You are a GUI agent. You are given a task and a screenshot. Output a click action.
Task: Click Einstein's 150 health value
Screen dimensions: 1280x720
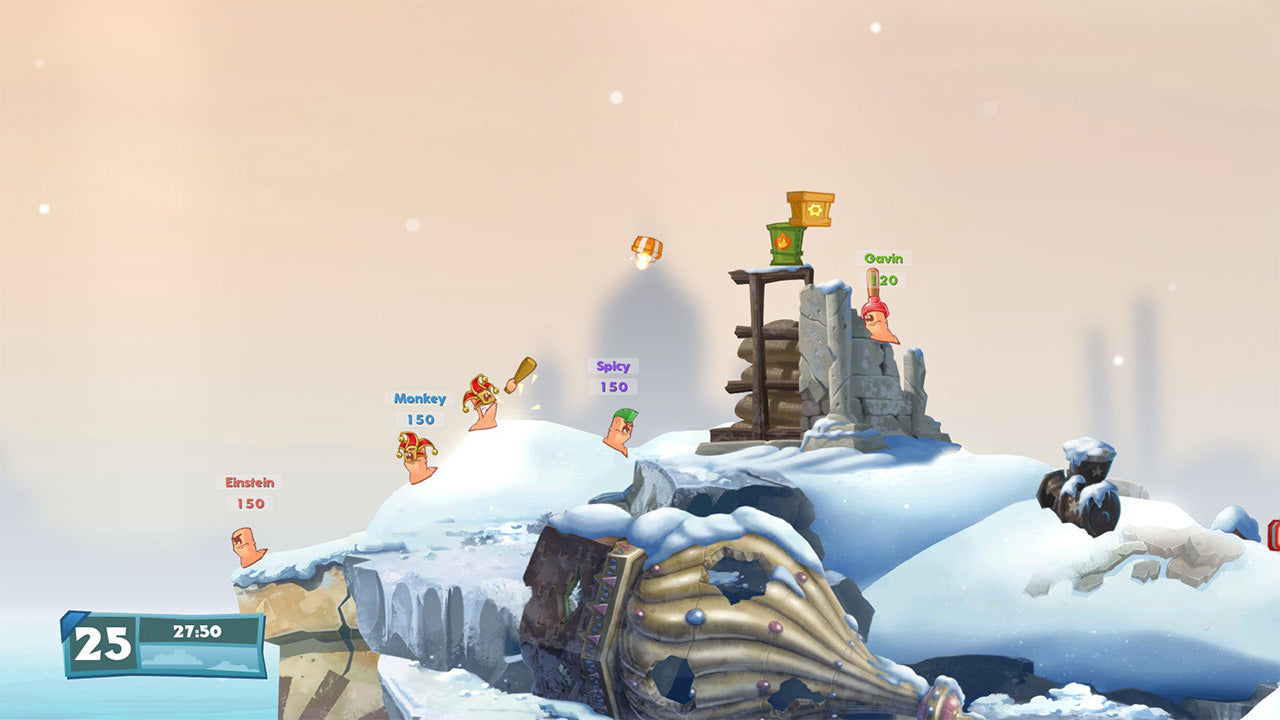pyautogui.click(x=250, y=503)
